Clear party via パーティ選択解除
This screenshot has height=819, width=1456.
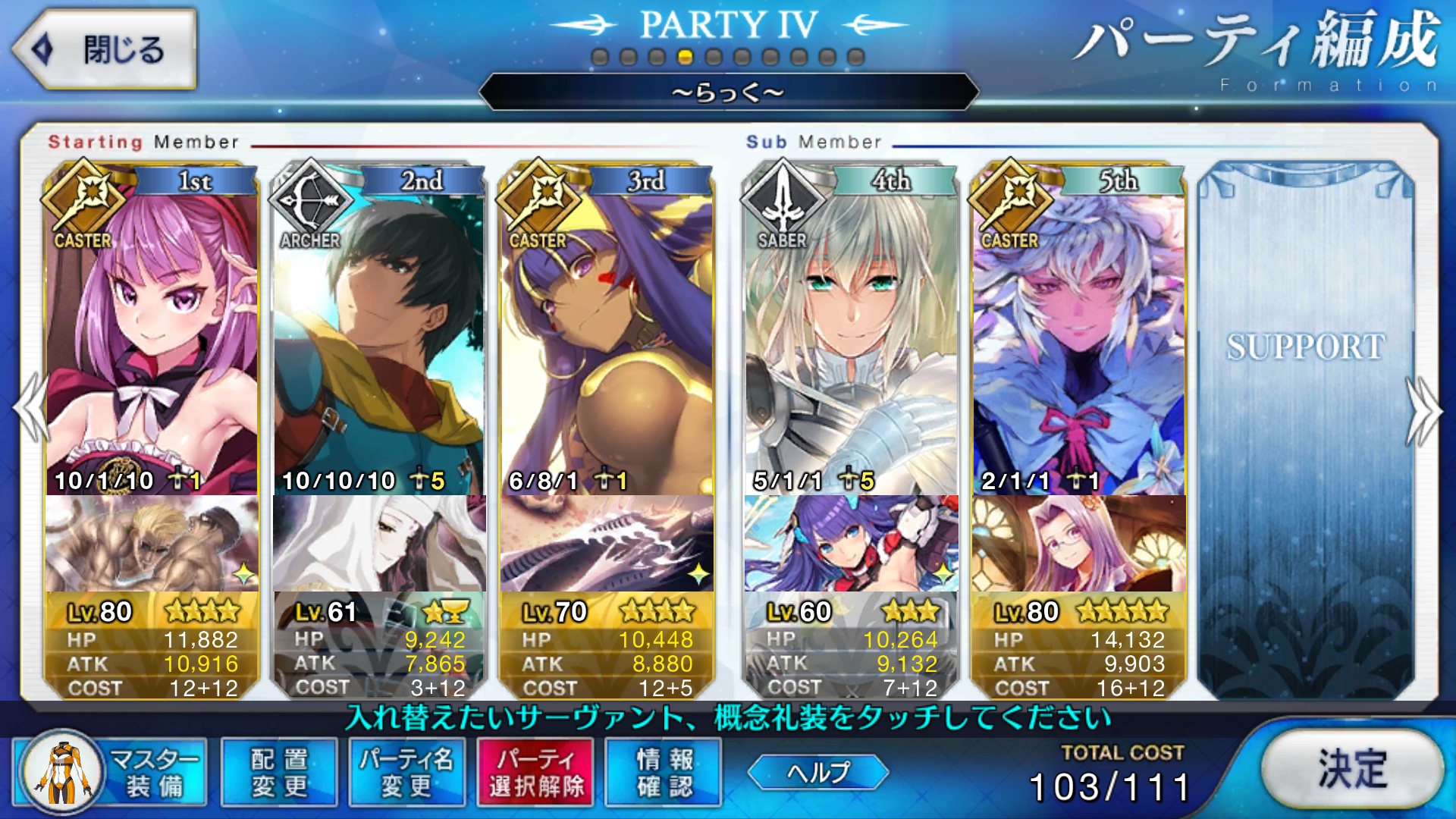[536, 772]
